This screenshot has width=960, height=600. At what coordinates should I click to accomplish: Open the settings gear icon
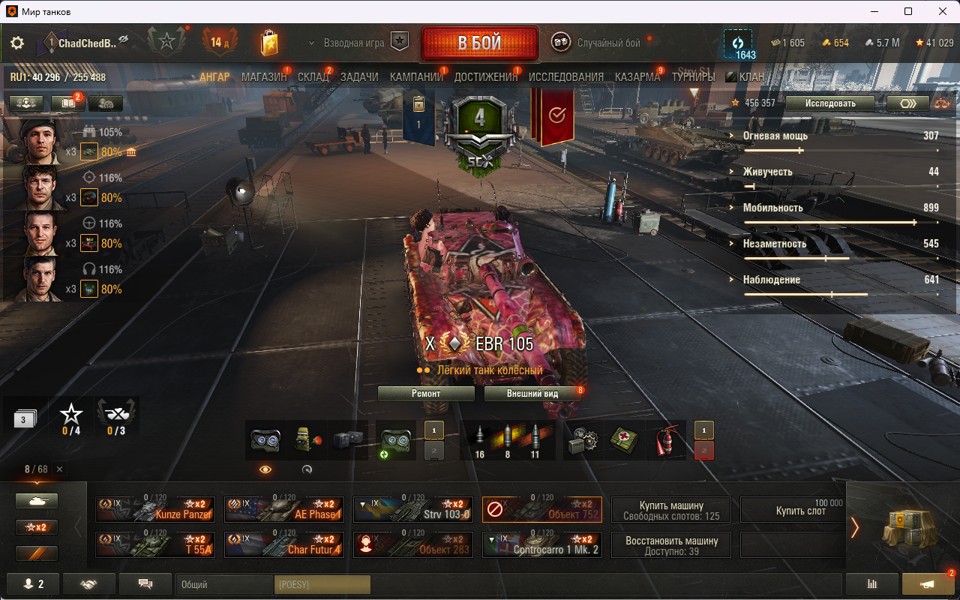tap(17, 43)
